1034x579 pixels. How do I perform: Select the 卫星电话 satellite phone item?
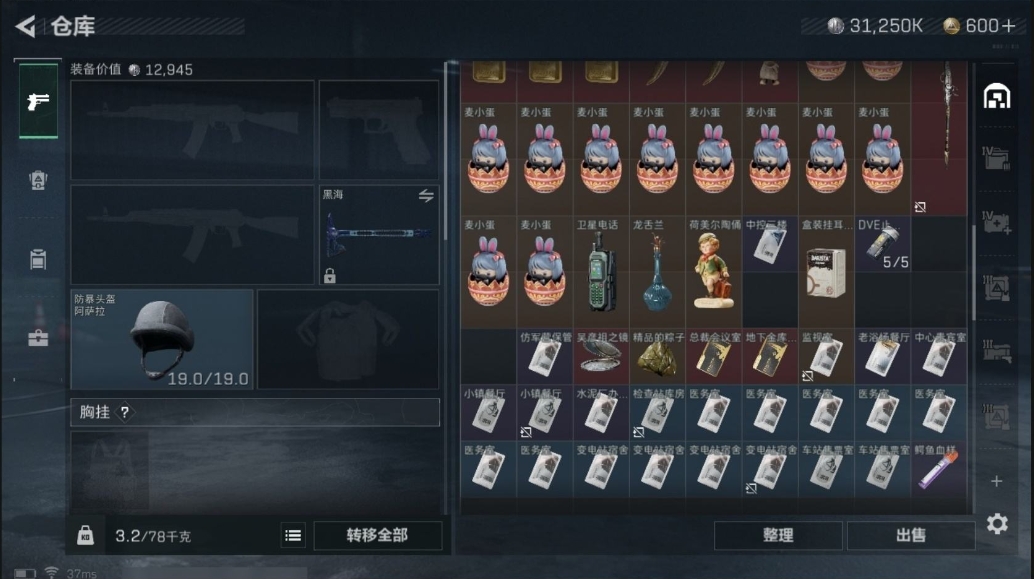click(x=601, y=270)
